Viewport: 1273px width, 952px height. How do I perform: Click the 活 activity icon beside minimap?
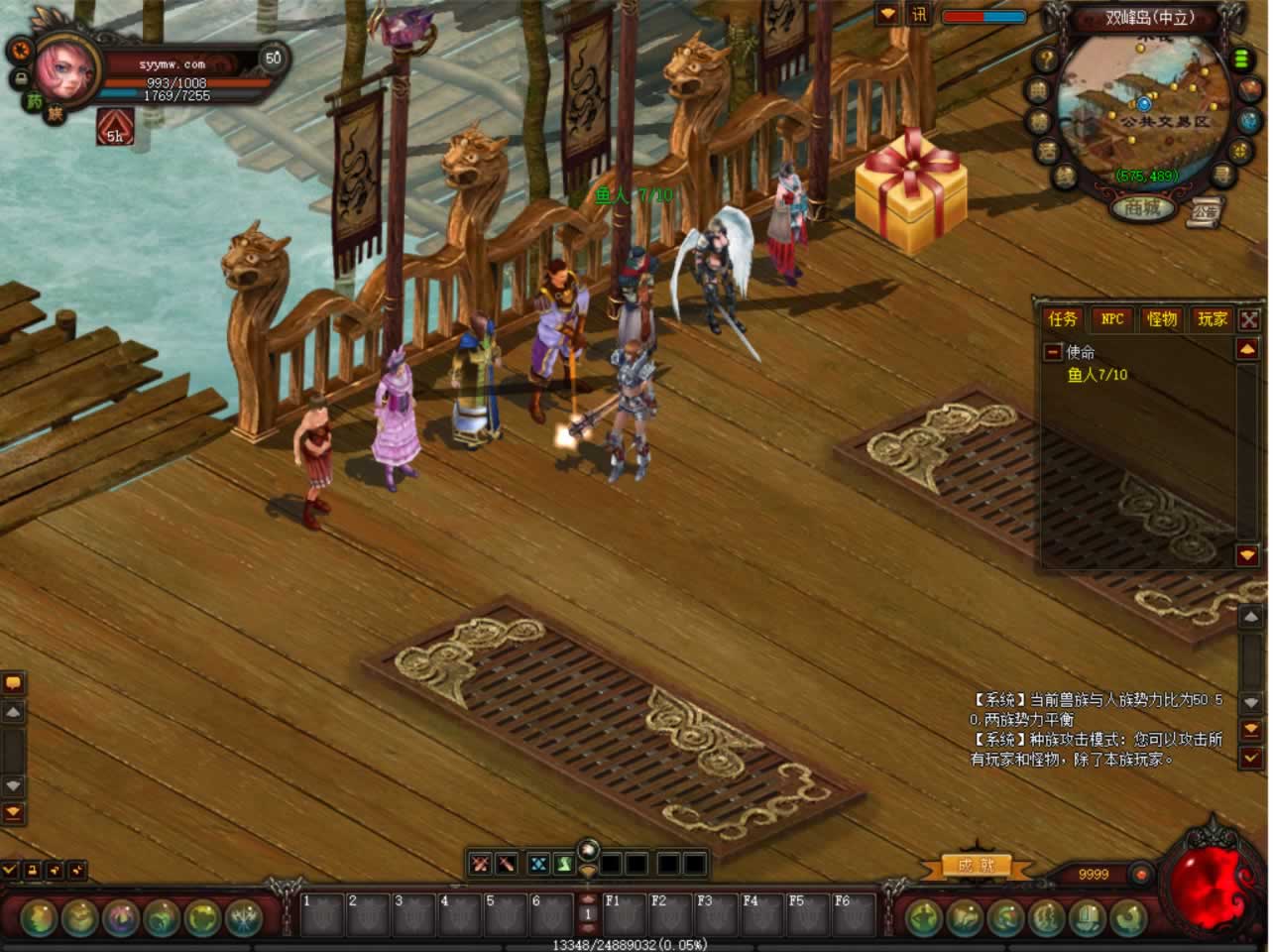(x=1047, y=152)
